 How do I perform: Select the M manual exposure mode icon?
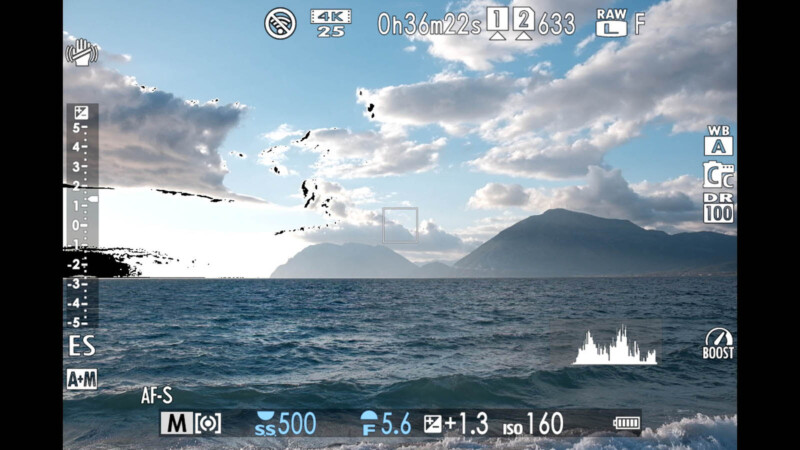click(x=175, y=423)
